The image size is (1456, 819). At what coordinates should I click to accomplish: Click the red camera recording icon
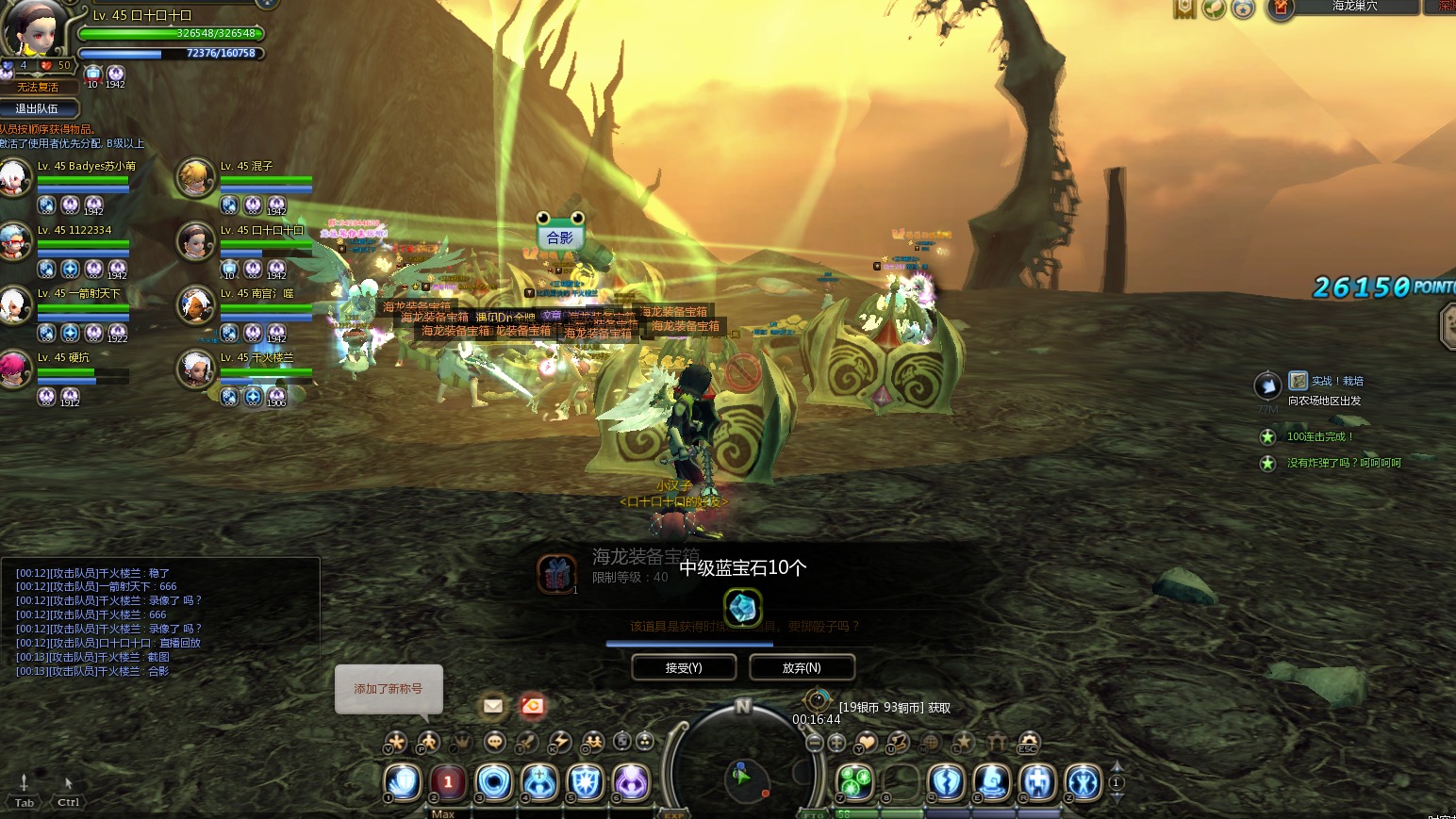(533, 705)
